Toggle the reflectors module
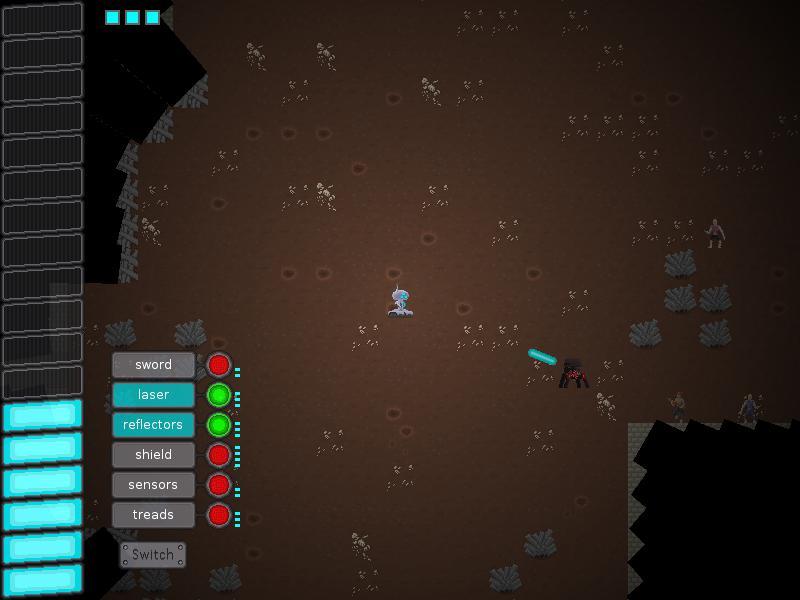Image resolution: width=800 pixels, height=600 pixels. coord(153,425)
